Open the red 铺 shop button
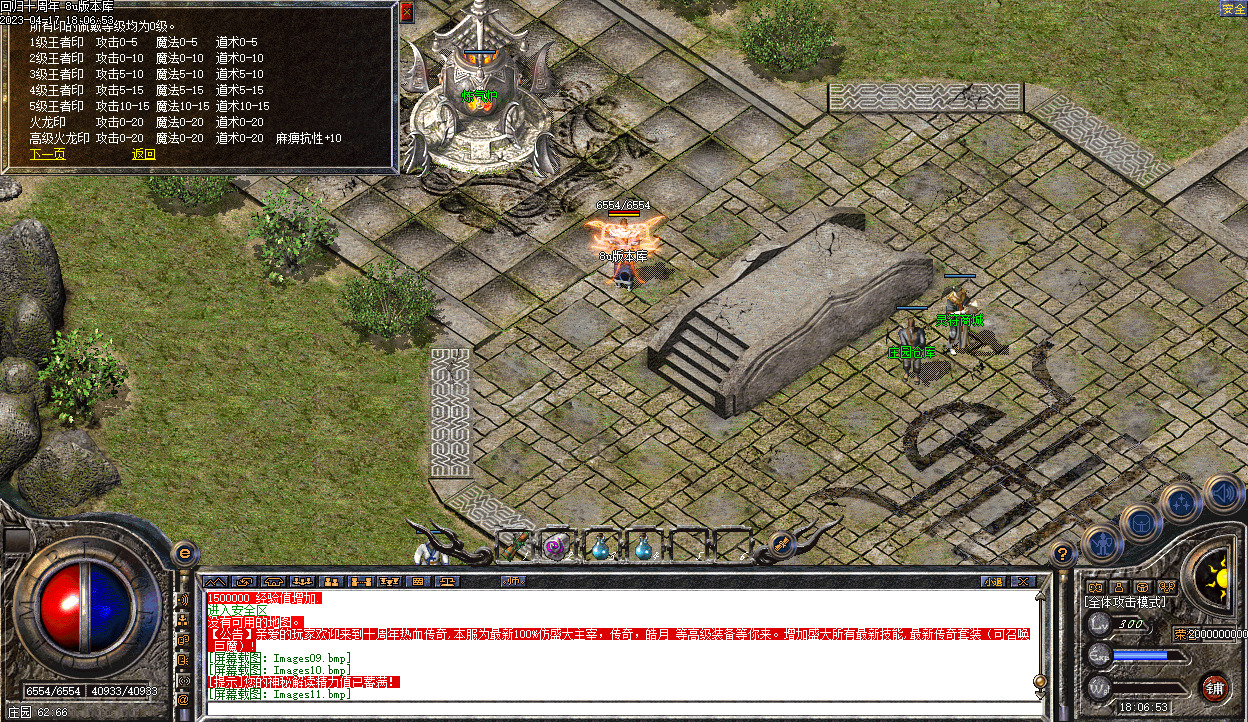The height and width of the screenshot is (722, 1248). (1214, 687)
